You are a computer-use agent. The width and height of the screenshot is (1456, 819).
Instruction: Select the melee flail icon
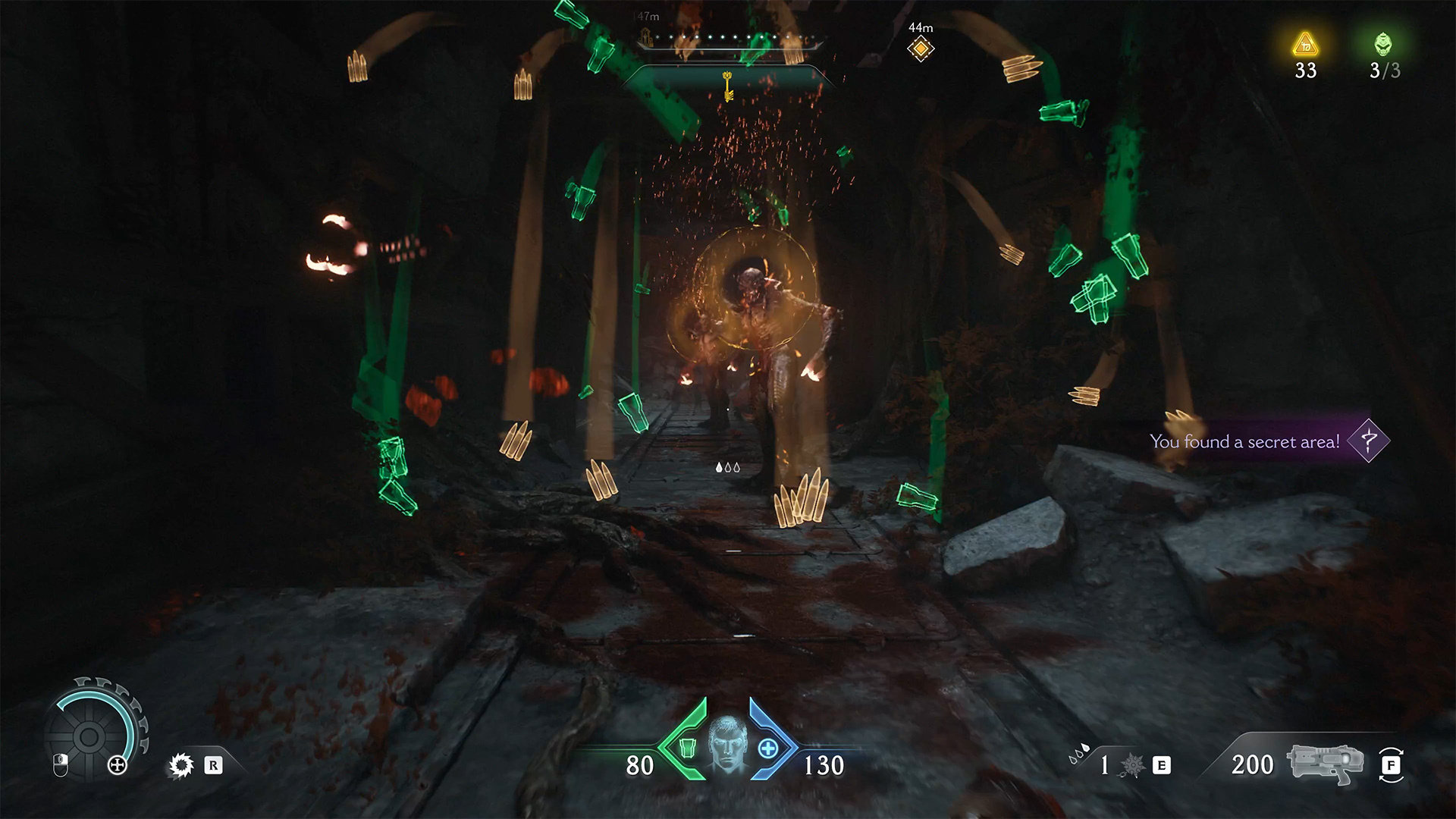click(x=1131, y=765)
